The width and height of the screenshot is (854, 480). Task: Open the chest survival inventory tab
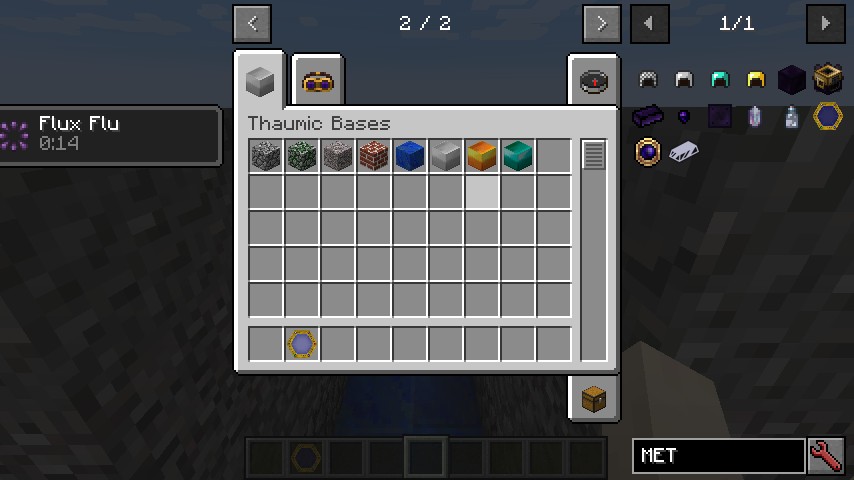point(593,398)
